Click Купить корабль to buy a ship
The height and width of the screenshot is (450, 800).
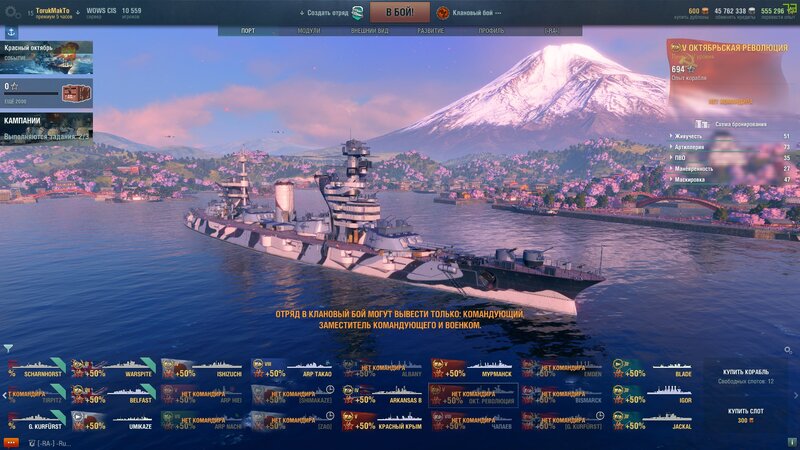point(748,375)
